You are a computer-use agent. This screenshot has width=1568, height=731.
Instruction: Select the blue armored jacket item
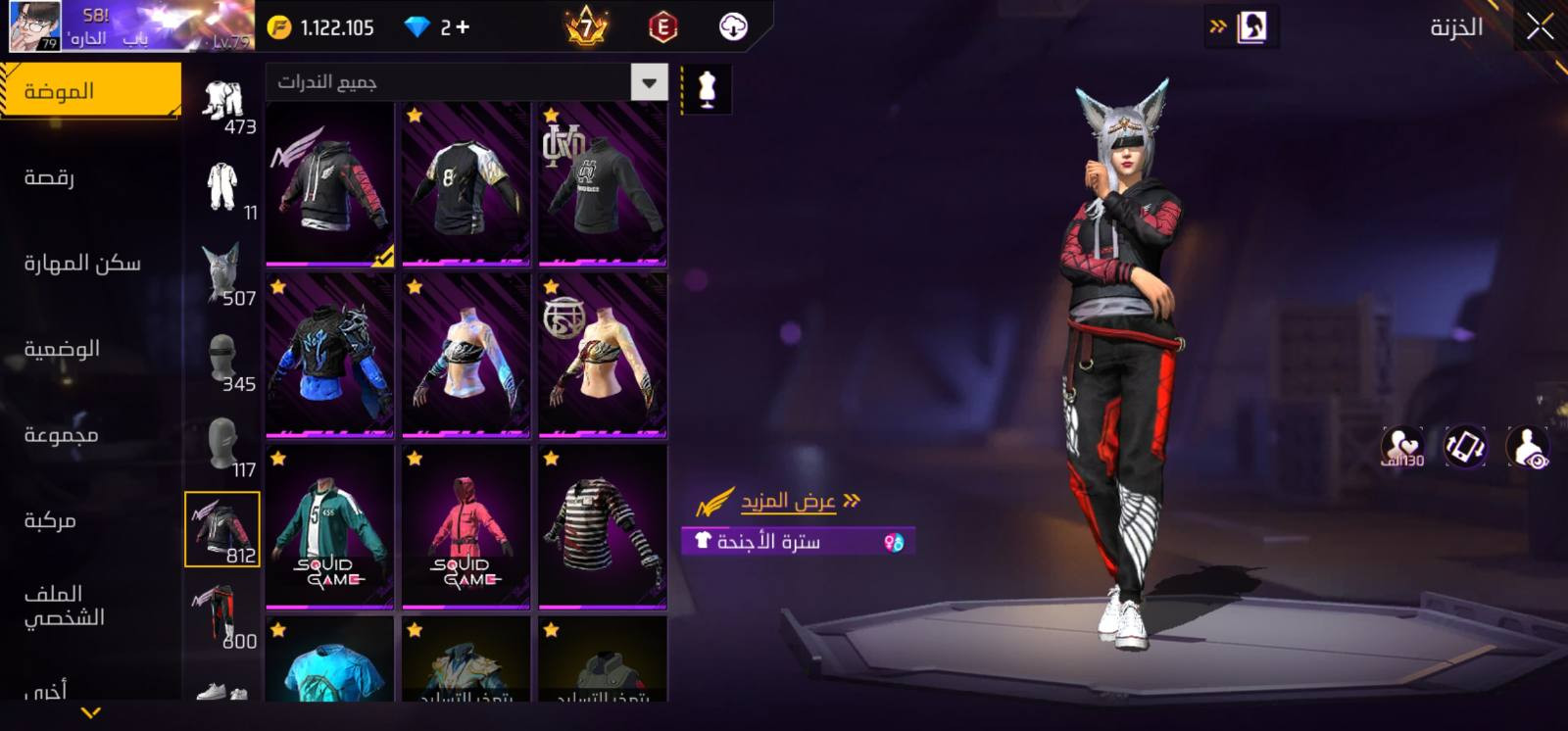click(x=329, y=355)
